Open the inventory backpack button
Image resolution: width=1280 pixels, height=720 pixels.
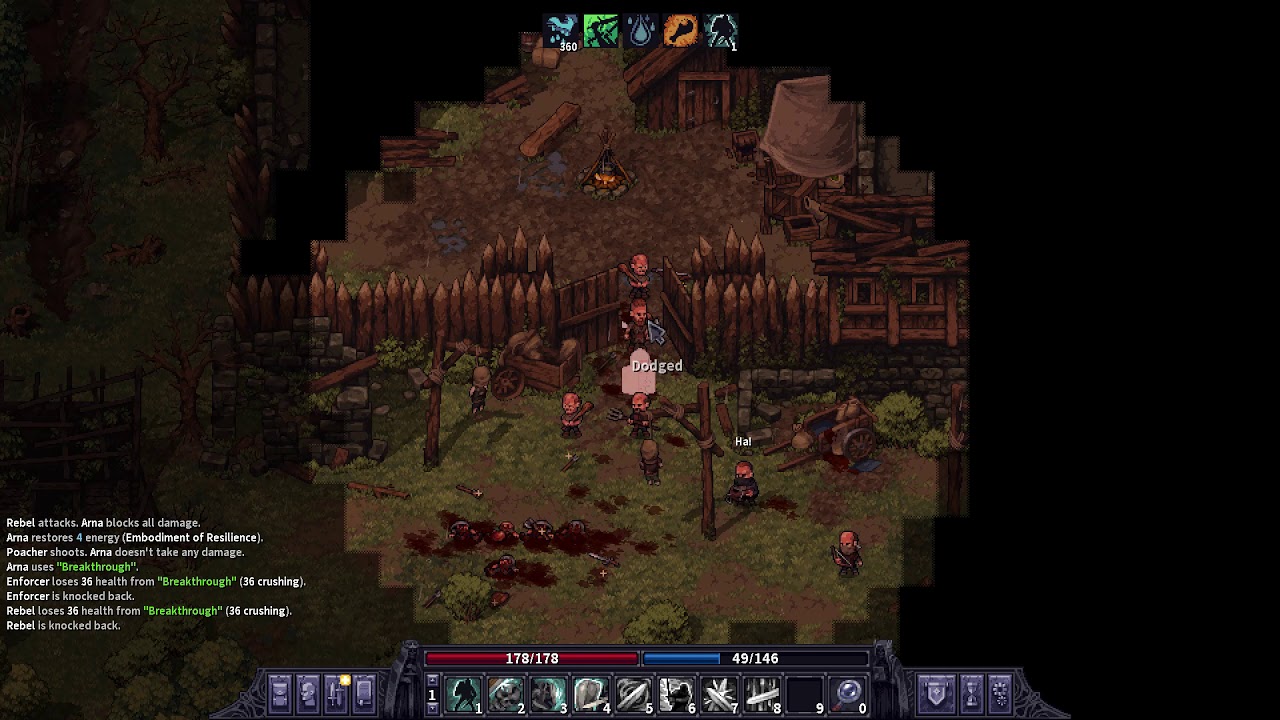(280, 692)
